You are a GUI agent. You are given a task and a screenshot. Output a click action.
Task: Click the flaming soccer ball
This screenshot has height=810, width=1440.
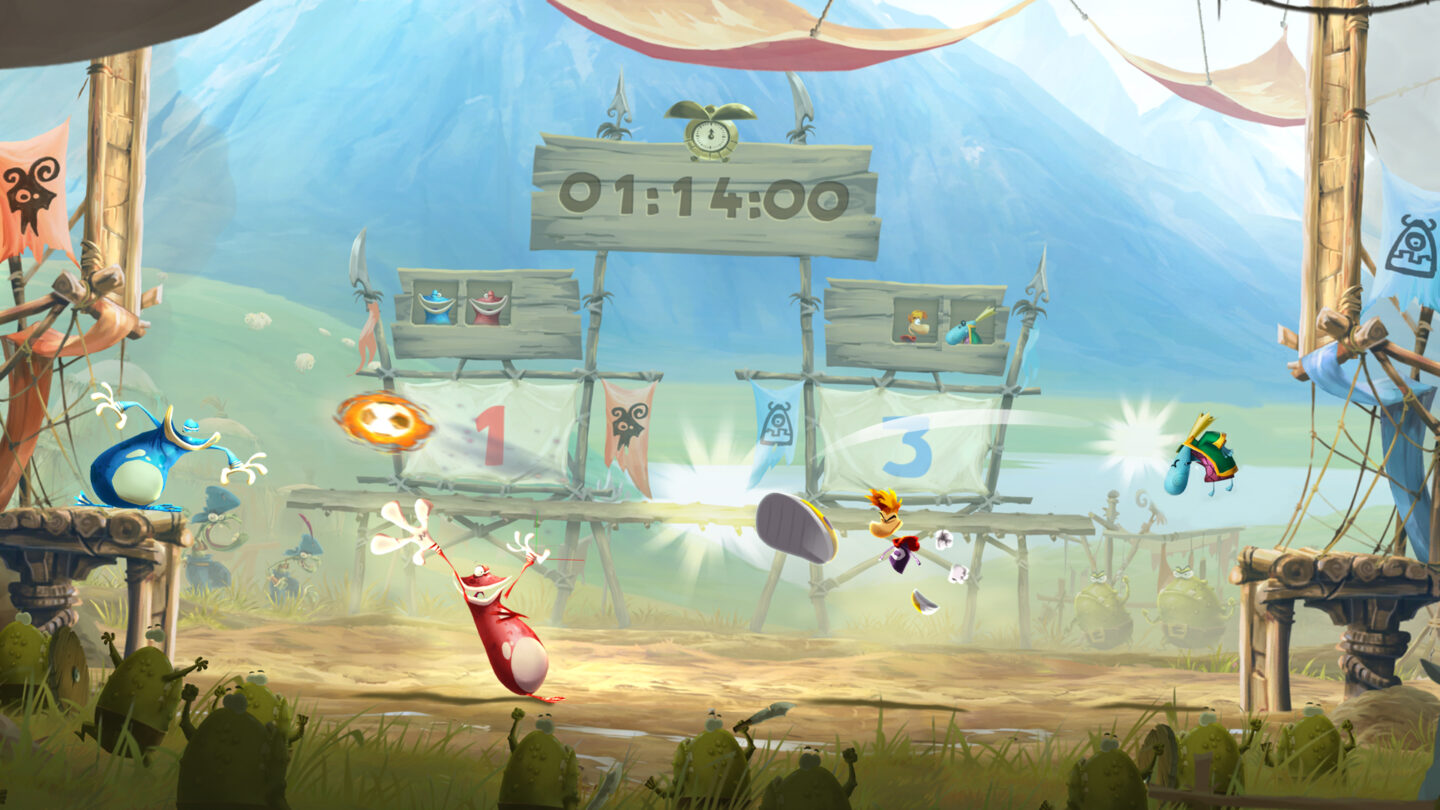click(385, 422)
